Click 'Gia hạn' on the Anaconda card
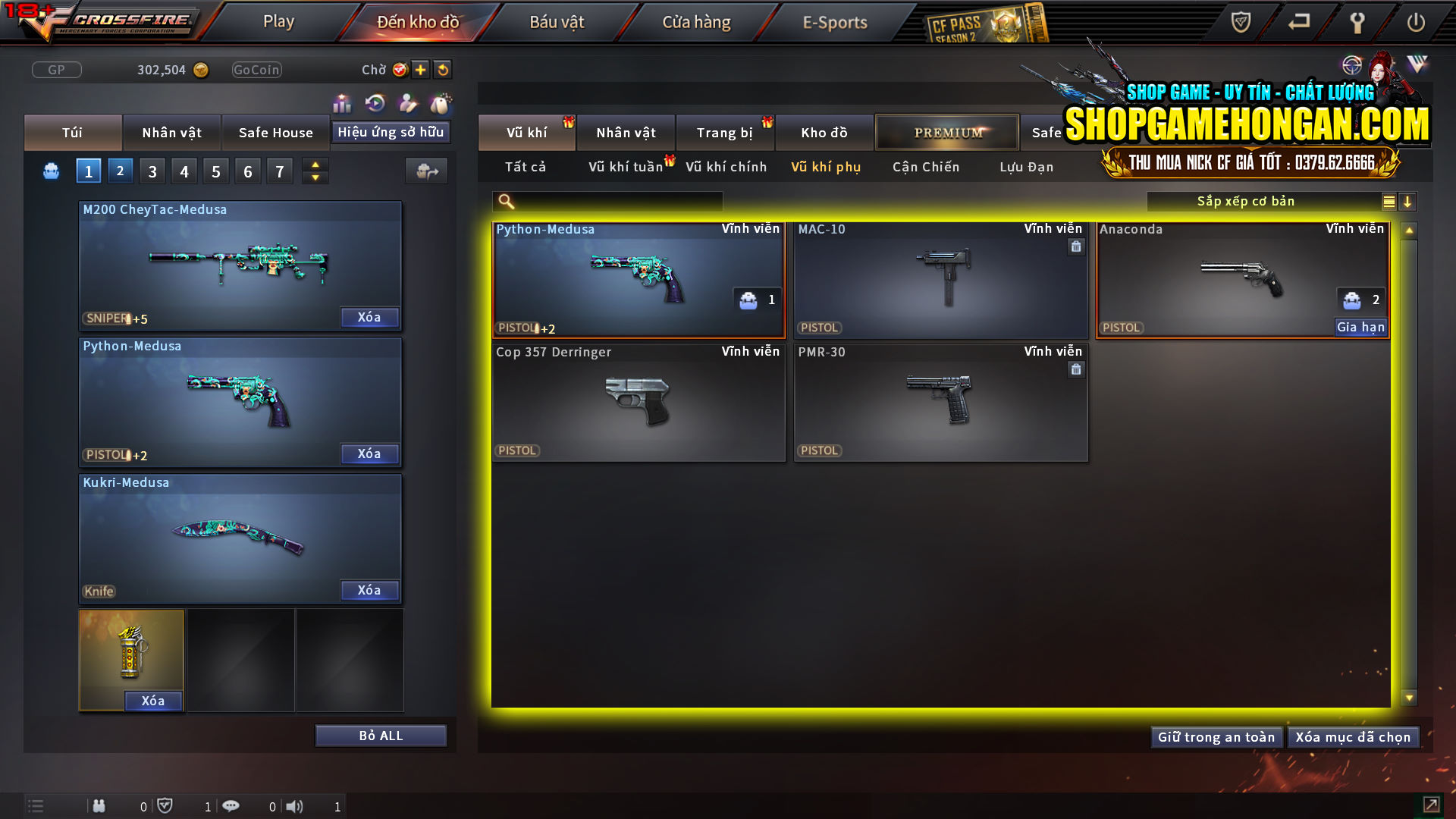Screen dimensions: 1456x819 click(x=1360, y=327)
